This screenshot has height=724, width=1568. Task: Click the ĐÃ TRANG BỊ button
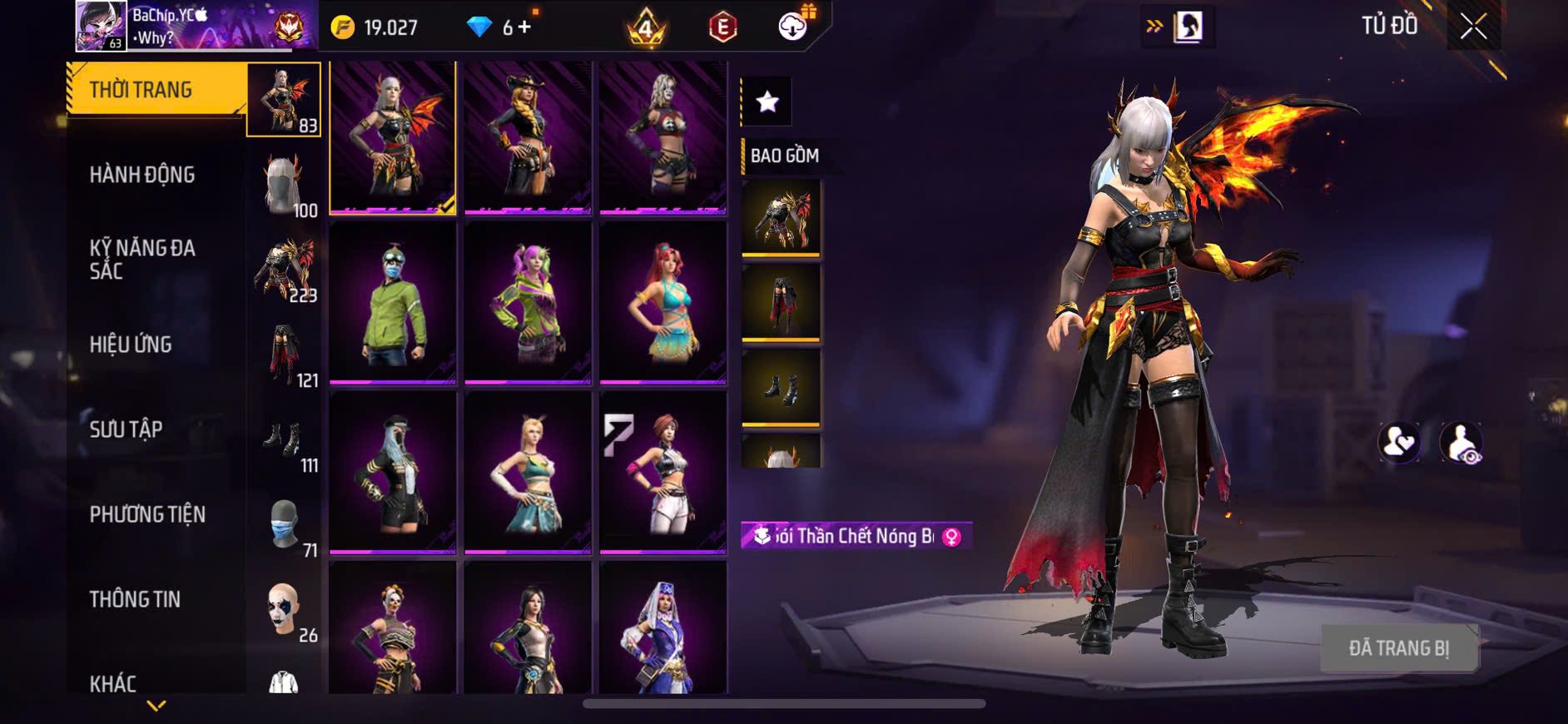coord(1398,648)
